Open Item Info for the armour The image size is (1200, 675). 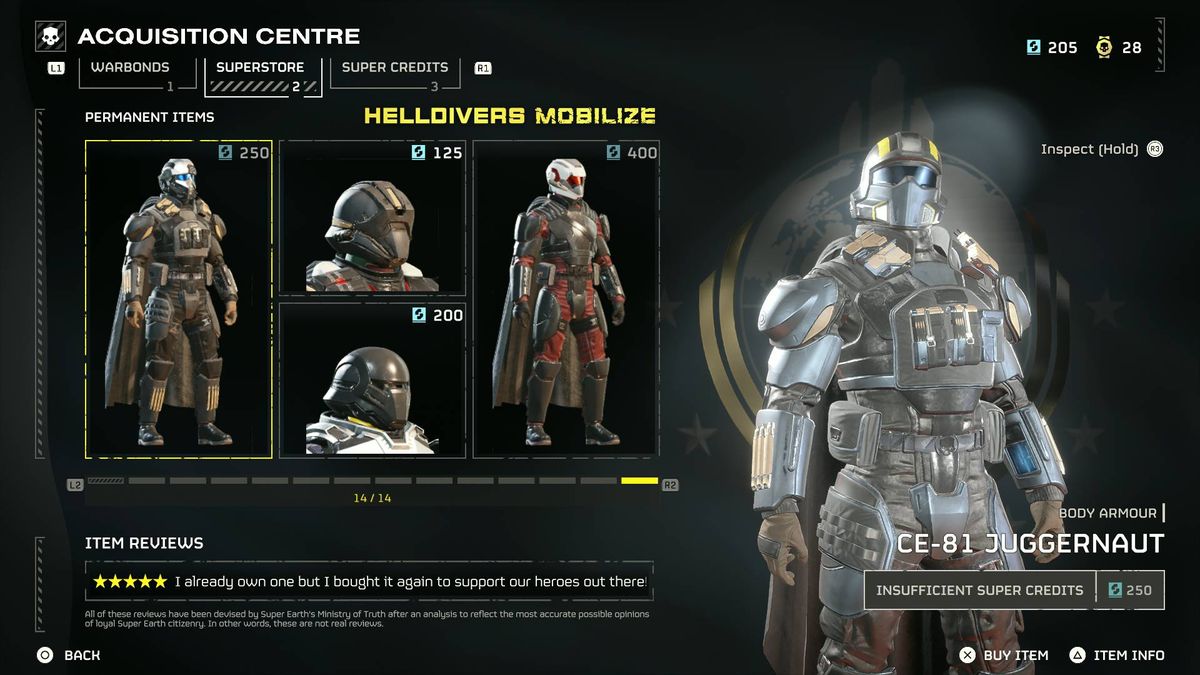(x=1117, y=655)
